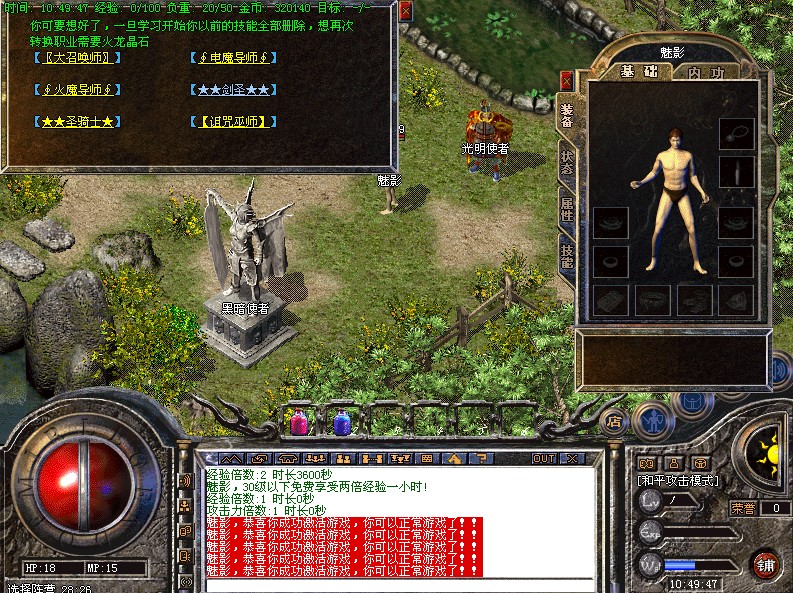Screen dimensions: 793x593
Task: Open the 属性 side tab
Action: coord(567,209)
